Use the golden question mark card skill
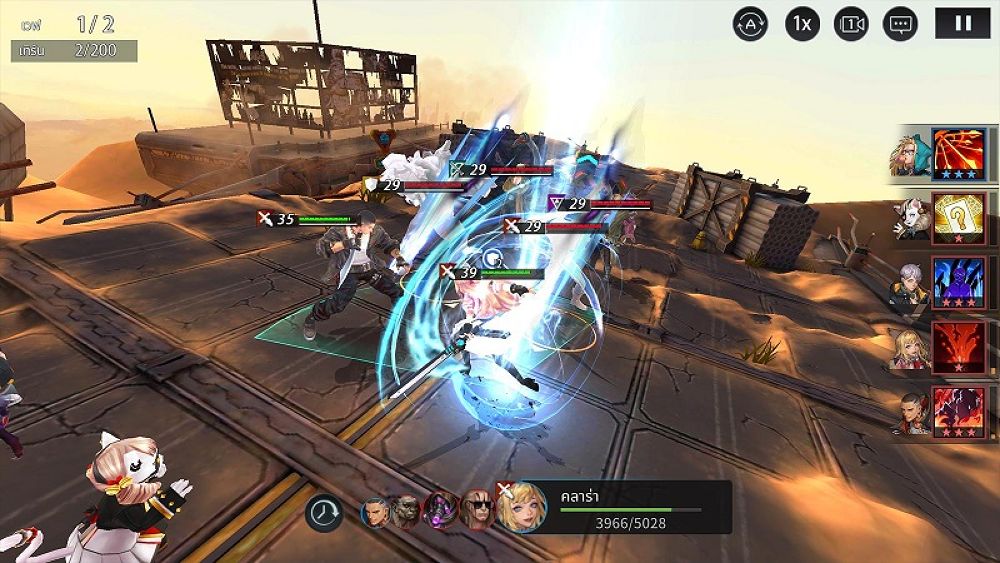 point(958,218)
